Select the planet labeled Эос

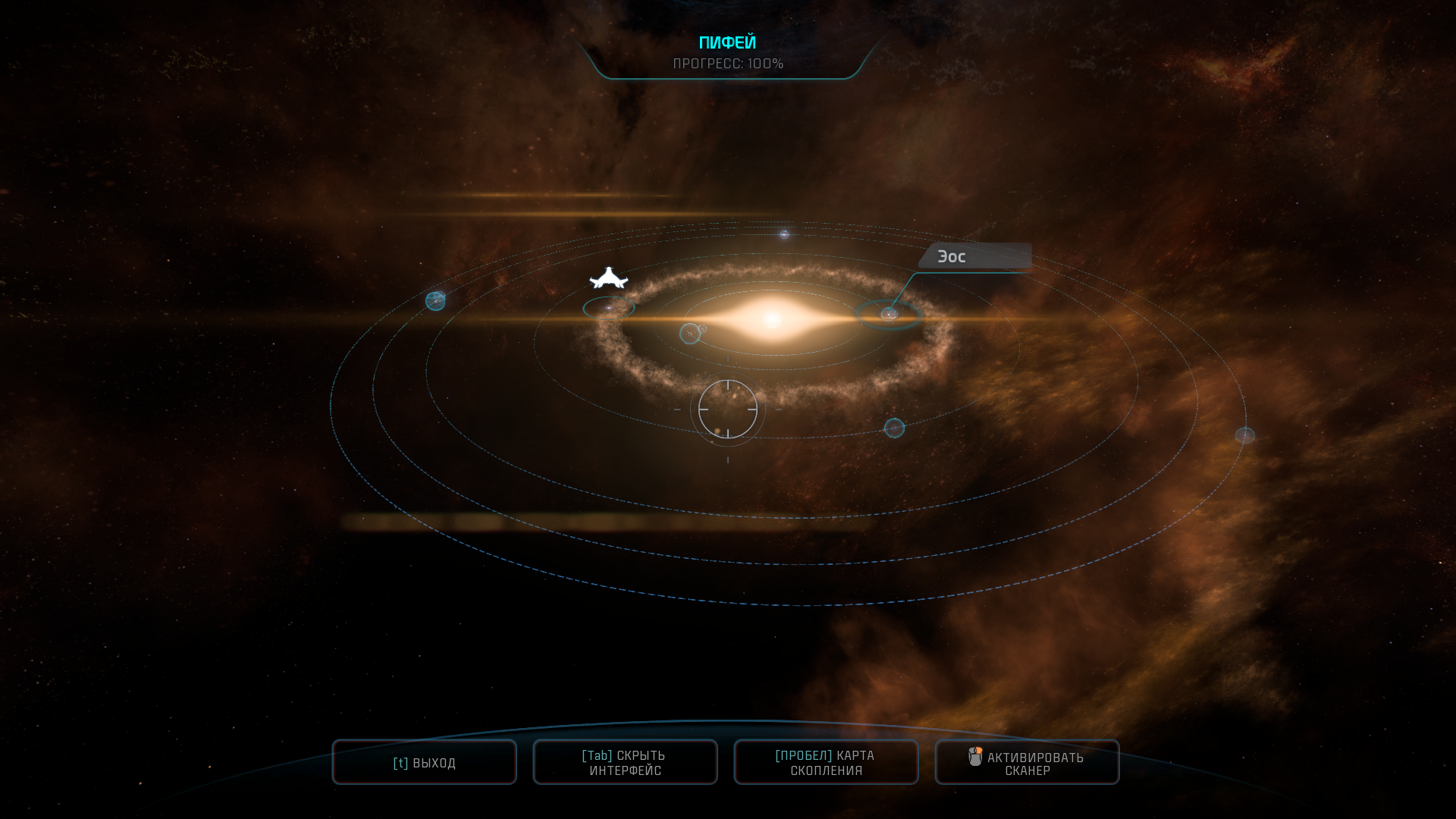889,314
